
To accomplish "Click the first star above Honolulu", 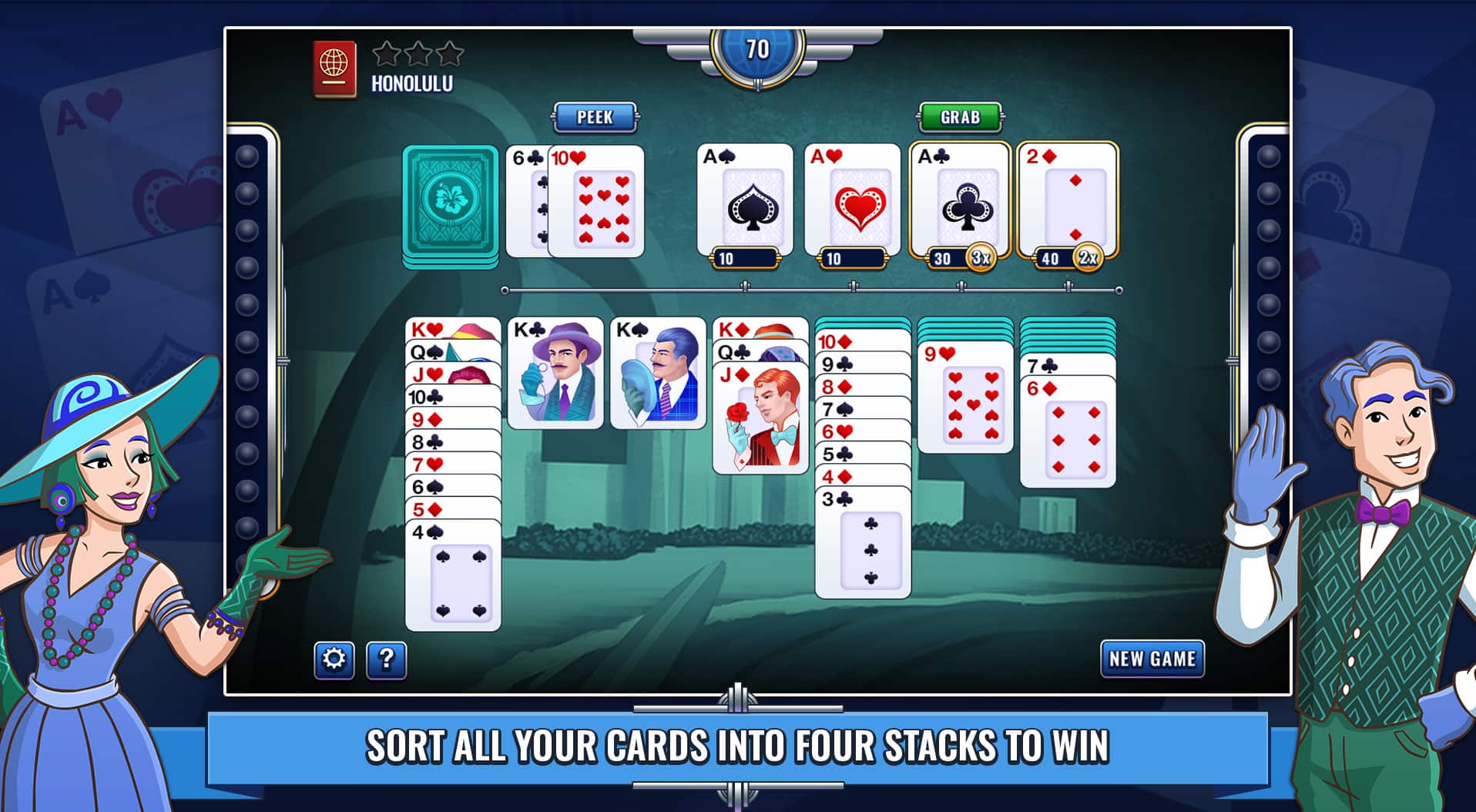I will click(x=384, y=54).
